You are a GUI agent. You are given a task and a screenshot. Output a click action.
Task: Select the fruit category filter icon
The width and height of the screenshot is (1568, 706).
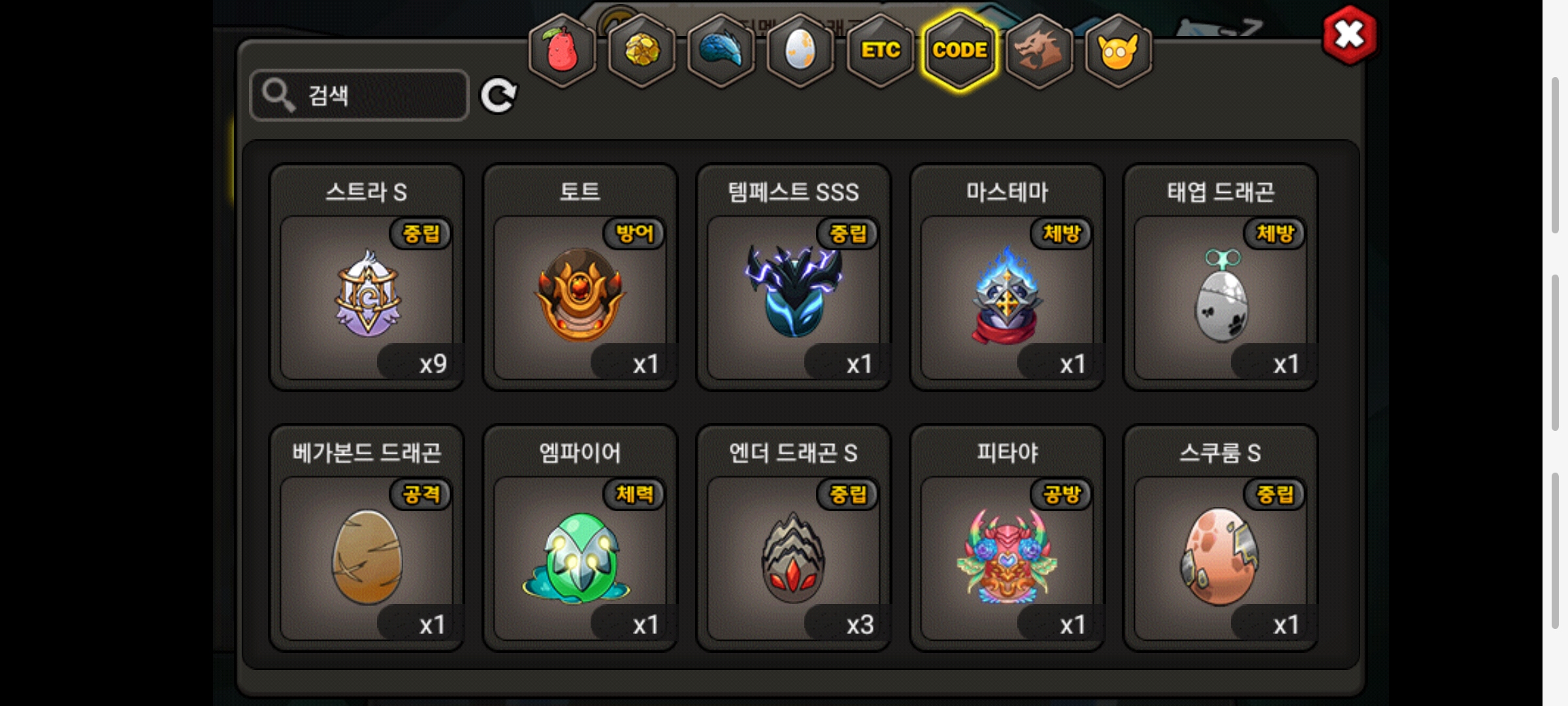pos(560,50)
